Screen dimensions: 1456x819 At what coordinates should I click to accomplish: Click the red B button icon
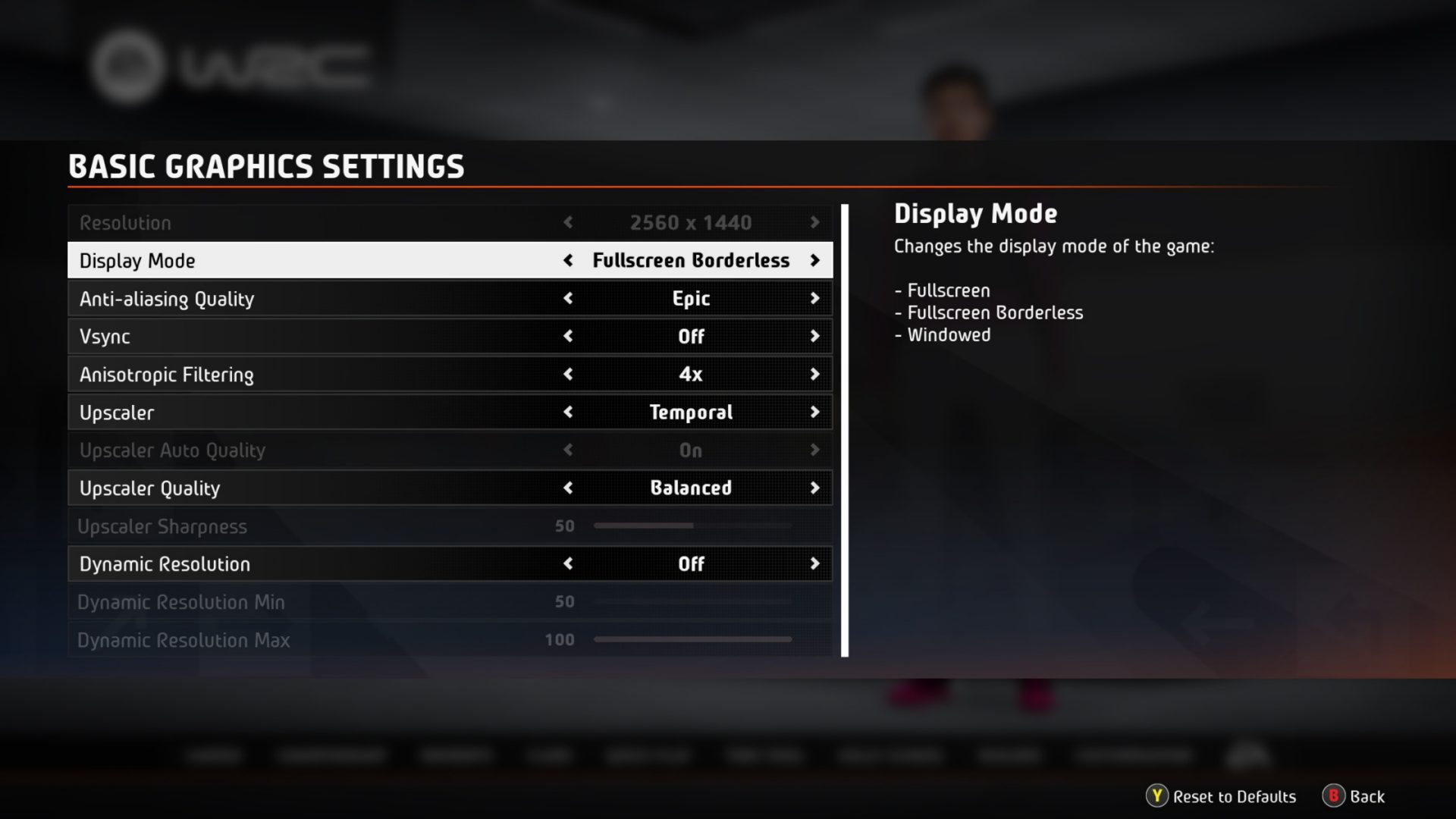point(1335,797)
